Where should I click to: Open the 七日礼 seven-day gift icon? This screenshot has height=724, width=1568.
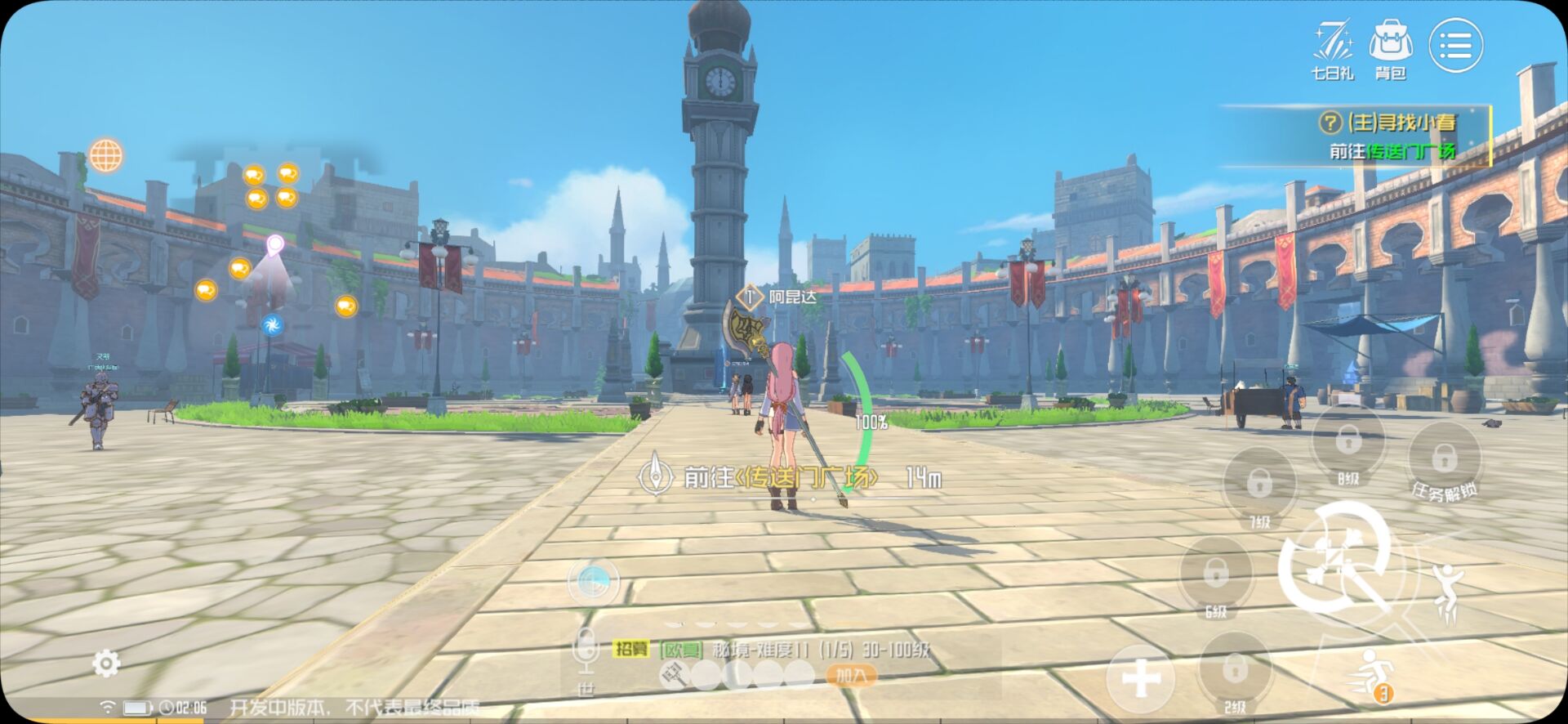[1333, 49]
